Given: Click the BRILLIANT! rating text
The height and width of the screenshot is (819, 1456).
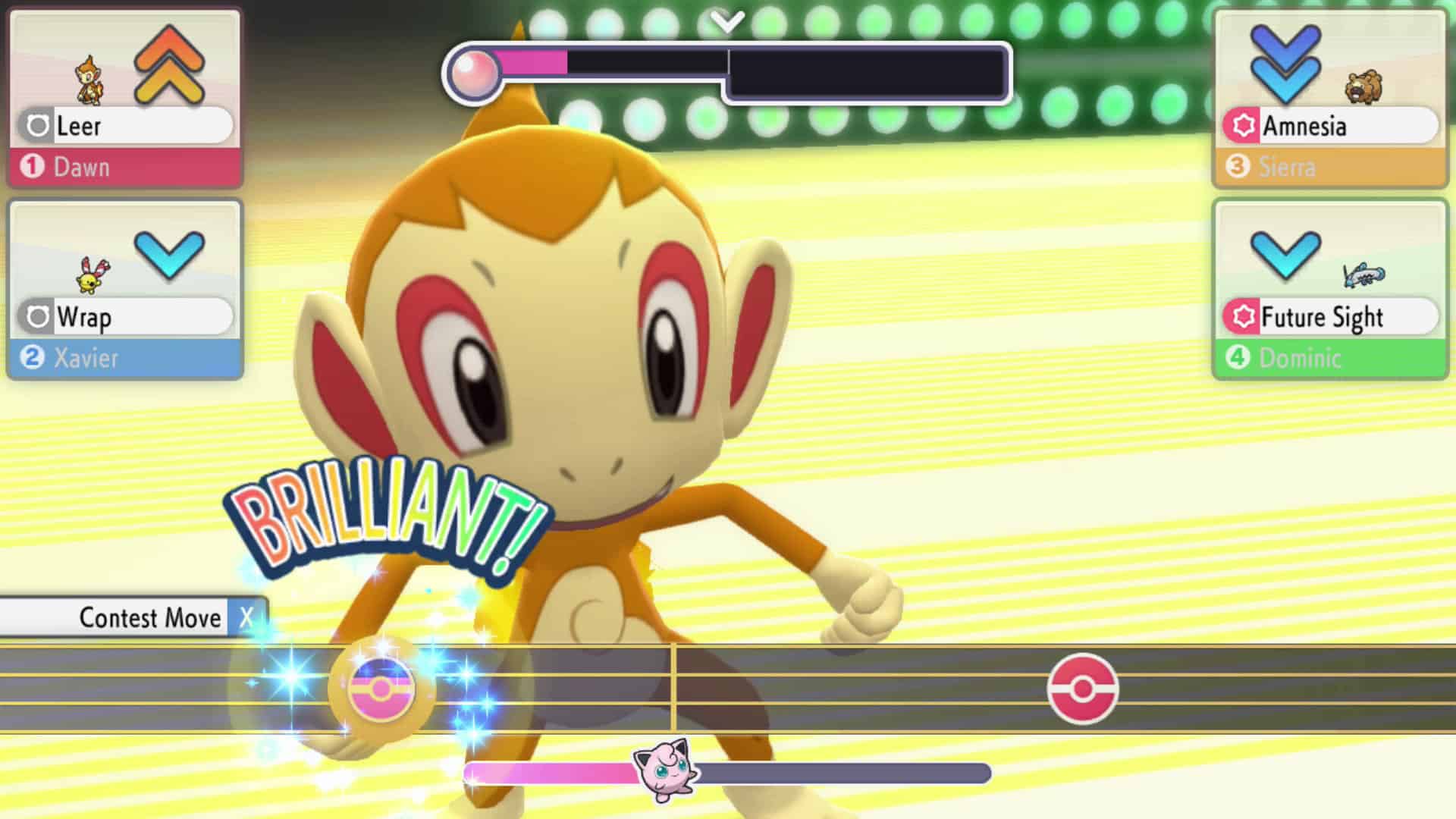Looking at the screenshot, I should tap(383, 516).
